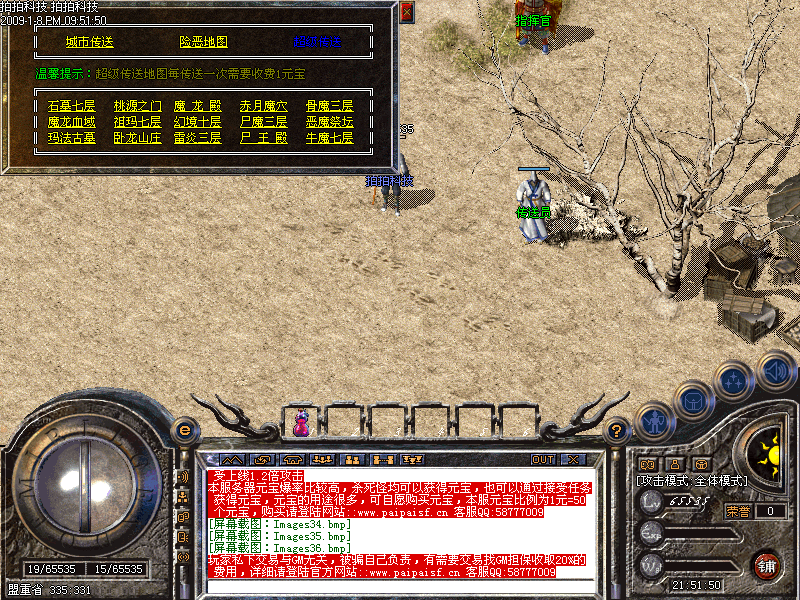Pick the 赤月魔穴 teleport link
The width and height of the screenshot is (800, 600).
[264, 106]
